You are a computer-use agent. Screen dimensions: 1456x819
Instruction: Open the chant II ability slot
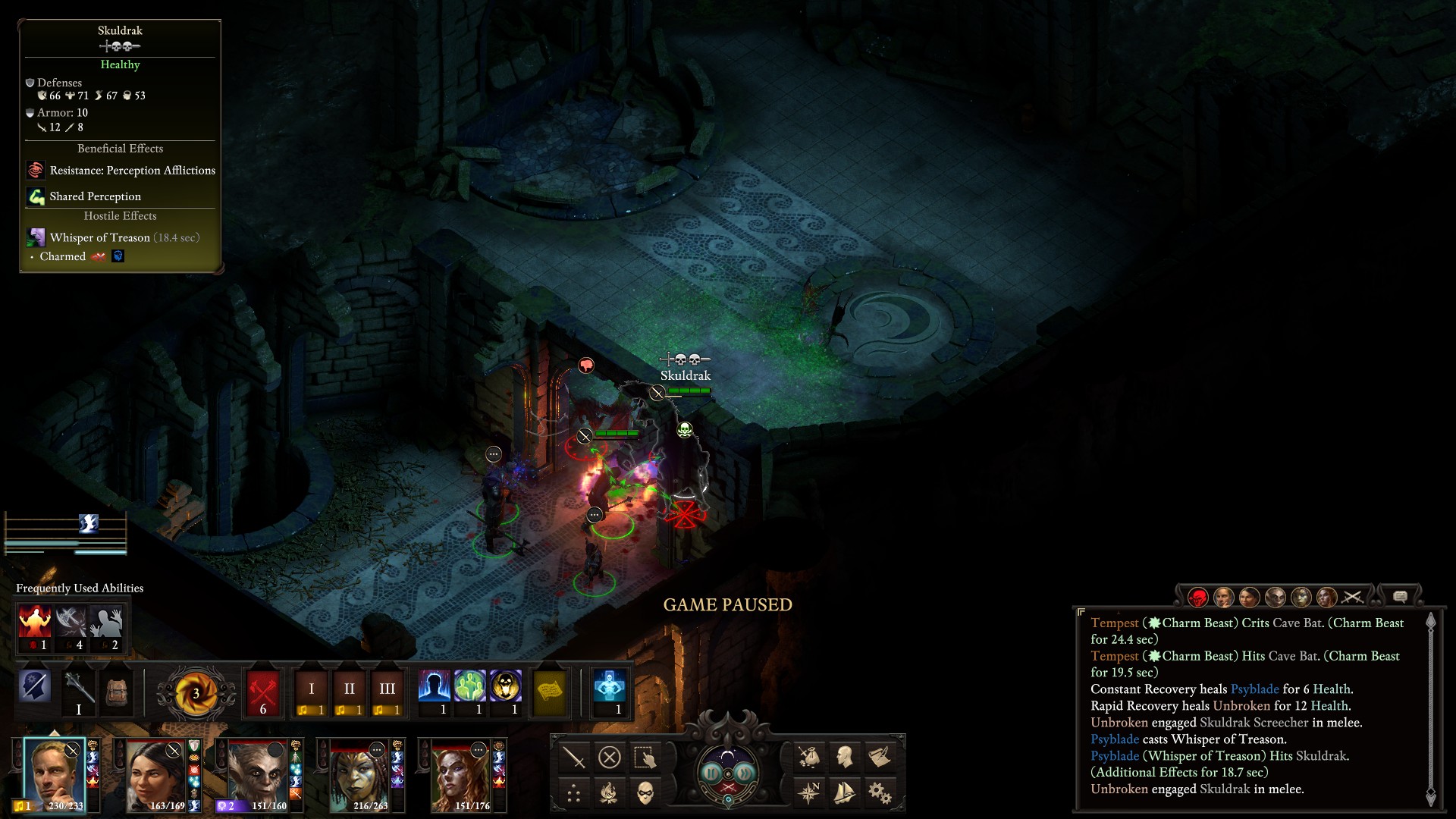click(349, 691)
